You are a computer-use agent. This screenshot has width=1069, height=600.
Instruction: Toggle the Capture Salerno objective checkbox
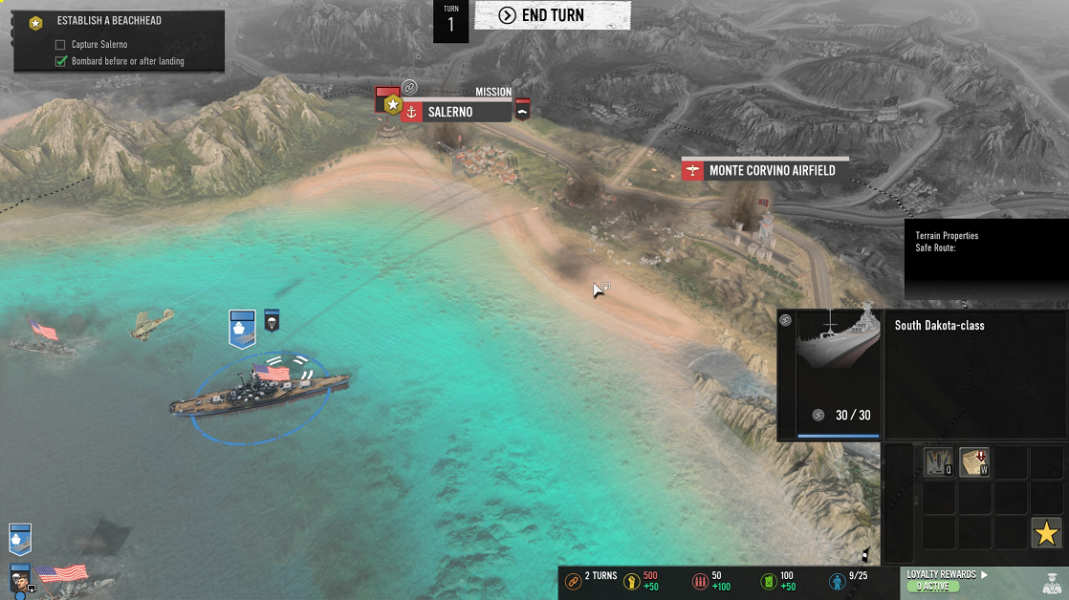[60, 45]
